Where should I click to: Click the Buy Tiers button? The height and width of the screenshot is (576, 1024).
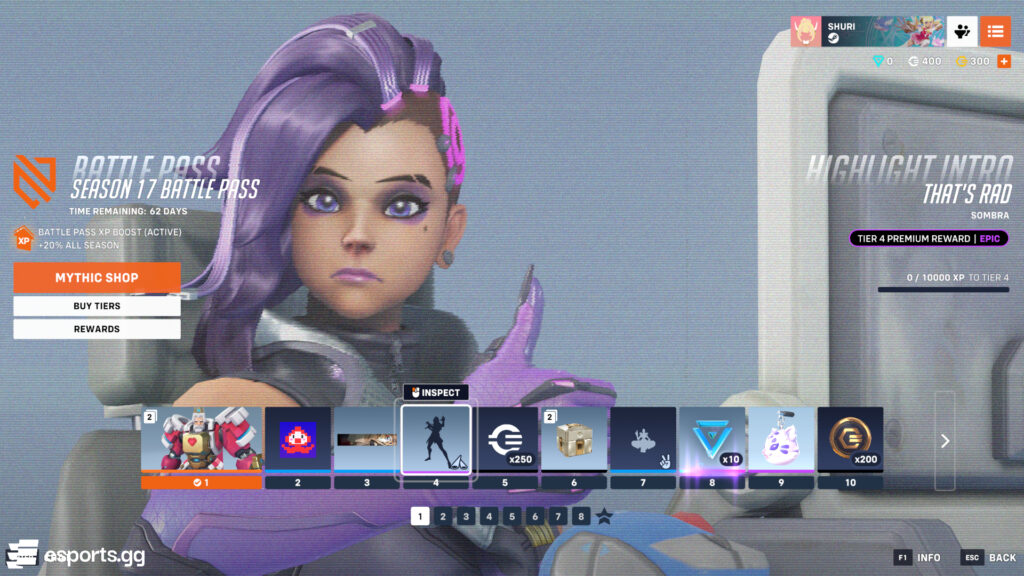tap(97, 306)
